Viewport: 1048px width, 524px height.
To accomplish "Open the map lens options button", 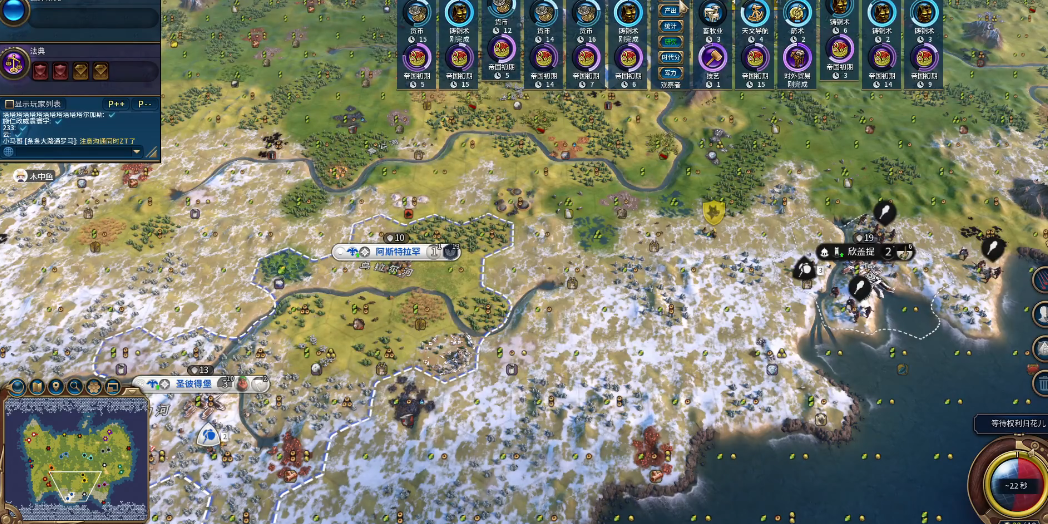I will coord(19,387).
